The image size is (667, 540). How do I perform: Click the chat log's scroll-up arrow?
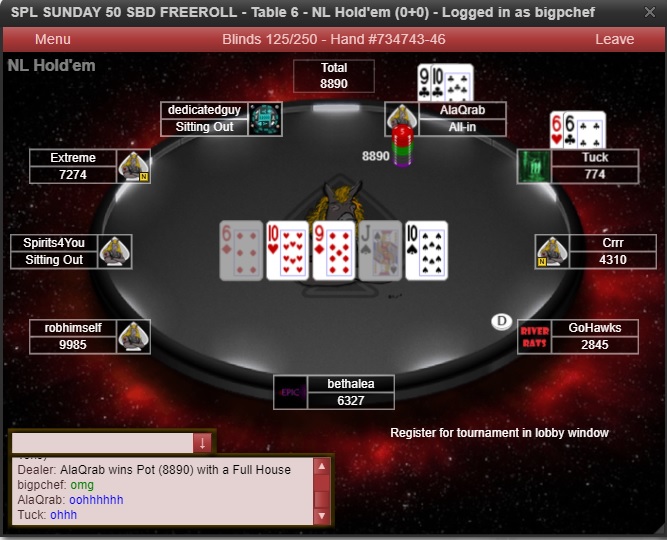321,466
